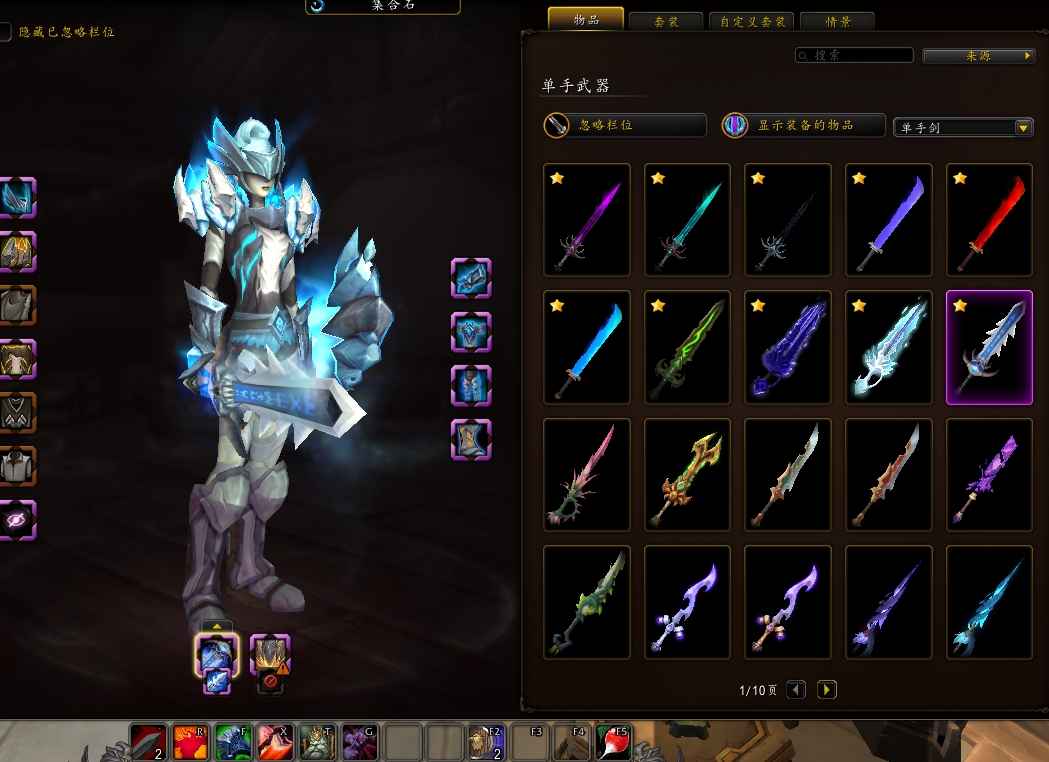
Task: Go to the previous appearance page
Action: (x=796, y=690)
